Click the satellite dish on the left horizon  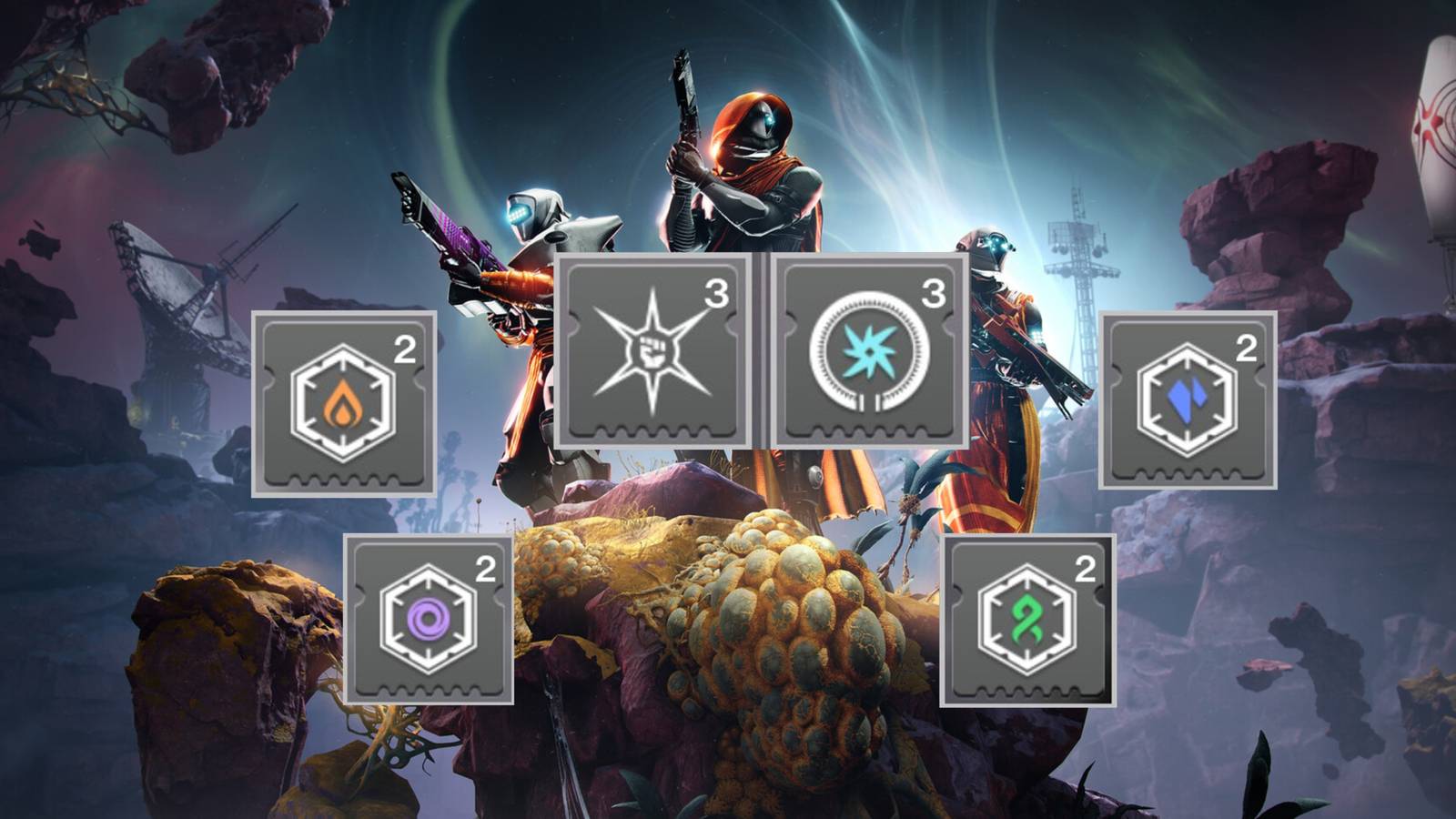(x=173, y=291)
